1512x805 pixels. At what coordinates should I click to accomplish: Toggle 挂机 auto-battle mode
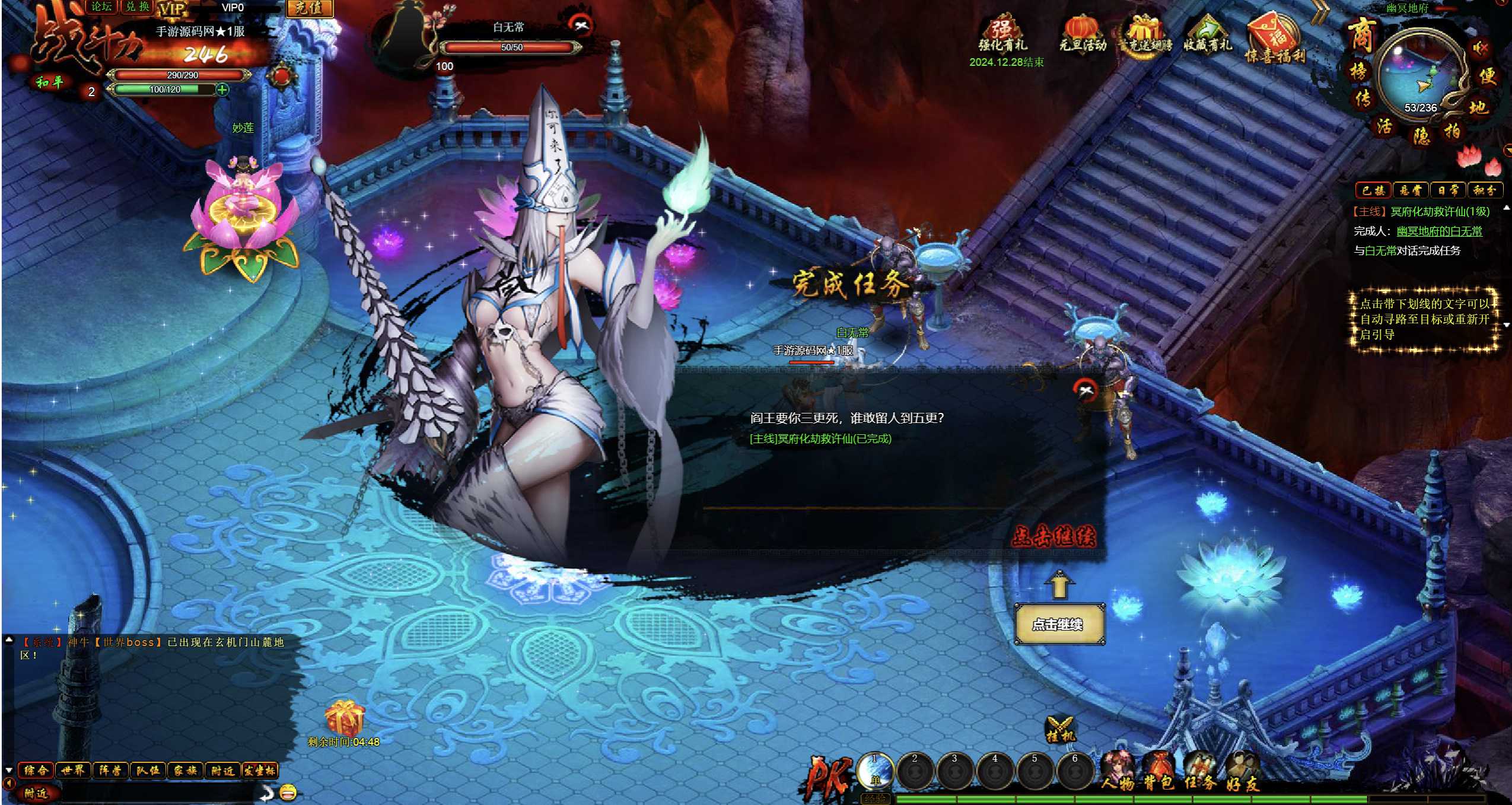click(x=1060, y=729)
